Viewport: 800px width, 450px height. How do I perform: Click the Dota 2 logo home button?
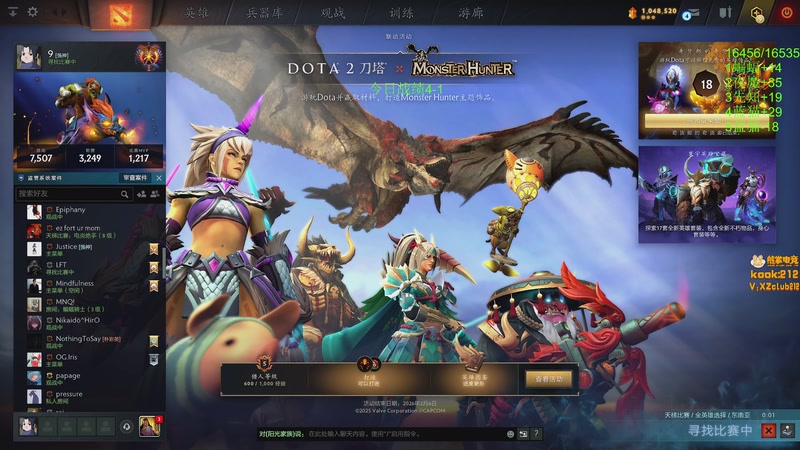[x=120, y=13]
